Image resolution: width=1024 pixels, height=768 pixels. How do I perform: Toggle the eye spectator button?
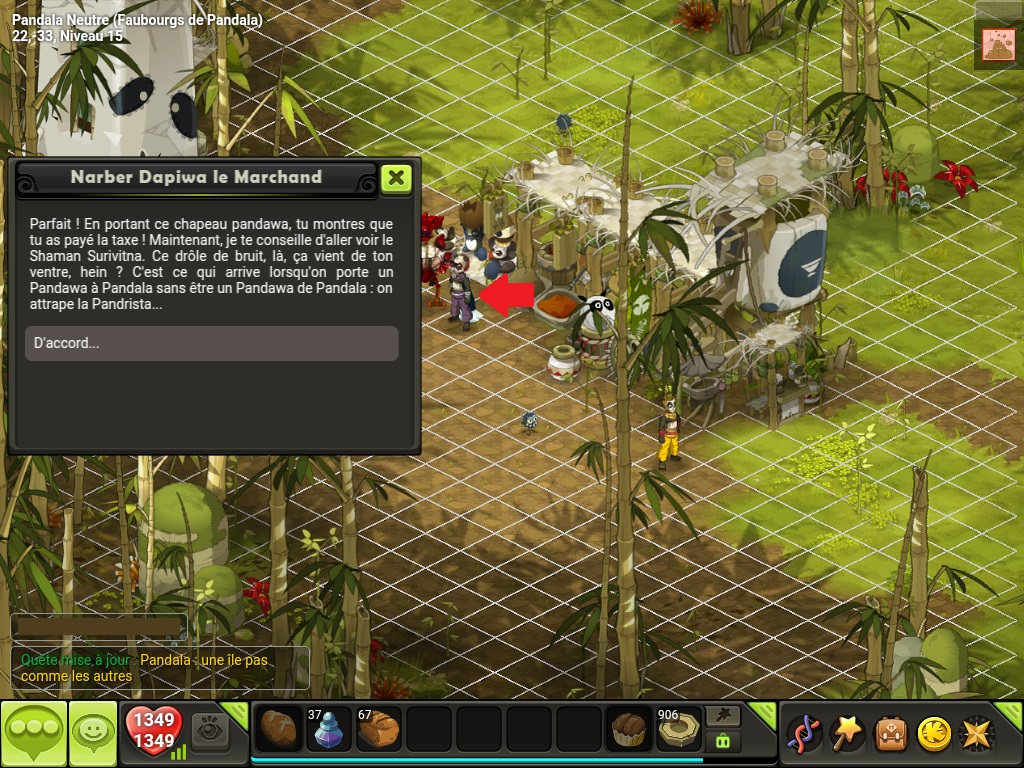(x=210, y=731)
